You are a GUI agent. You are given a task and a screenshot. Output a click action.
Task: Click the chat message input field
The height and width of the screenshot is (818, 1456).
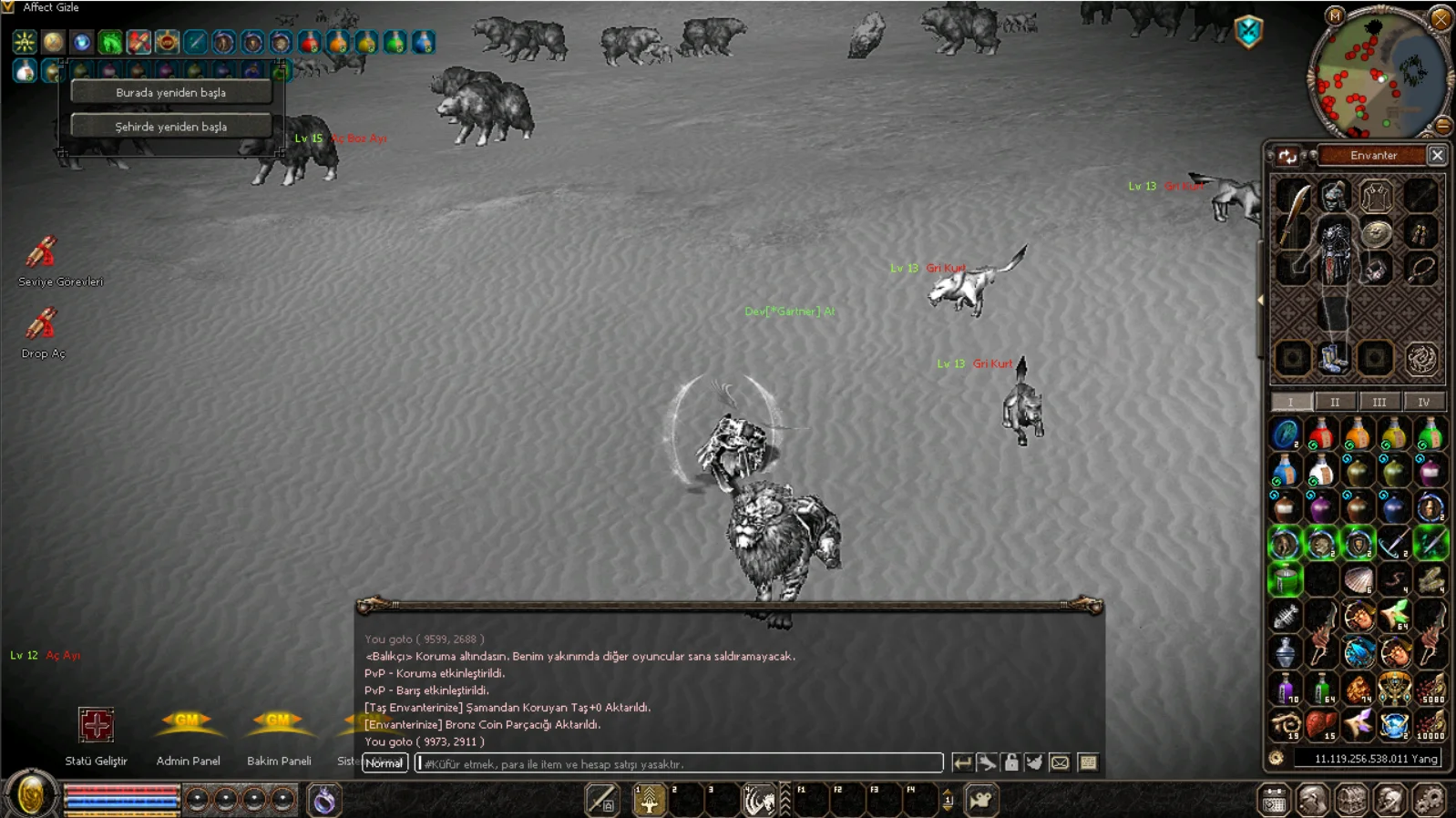[679, 763]
